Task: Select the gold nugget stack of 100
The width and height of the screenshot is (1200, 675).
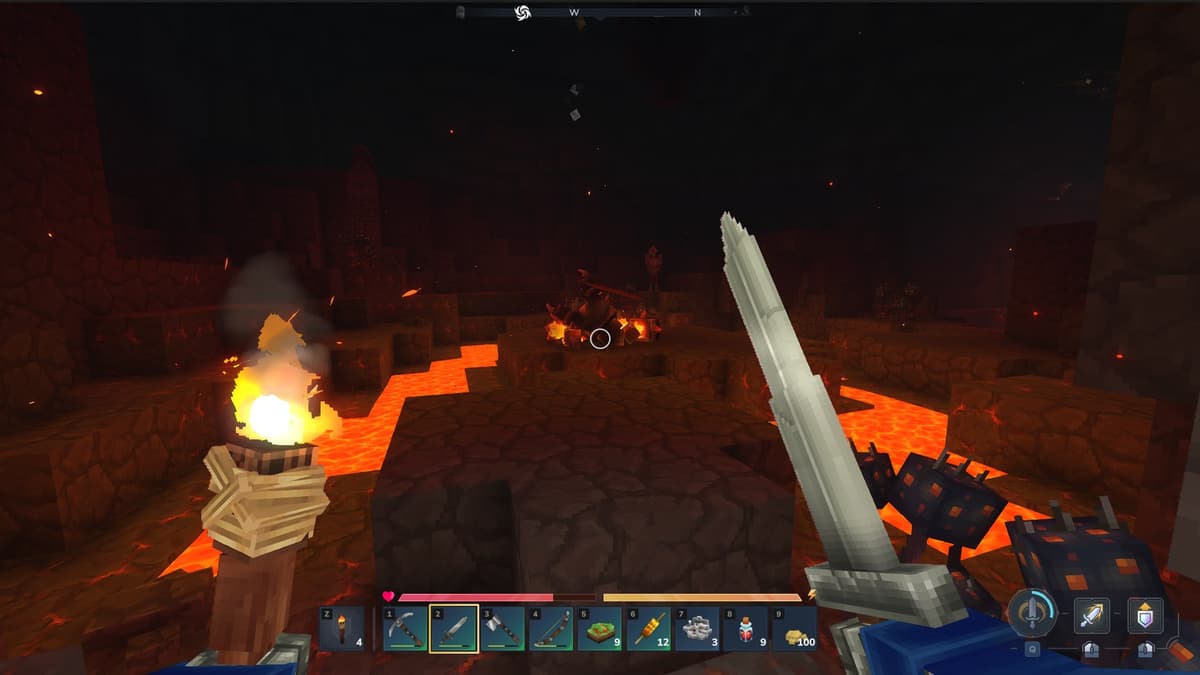Action: [795, 629]
